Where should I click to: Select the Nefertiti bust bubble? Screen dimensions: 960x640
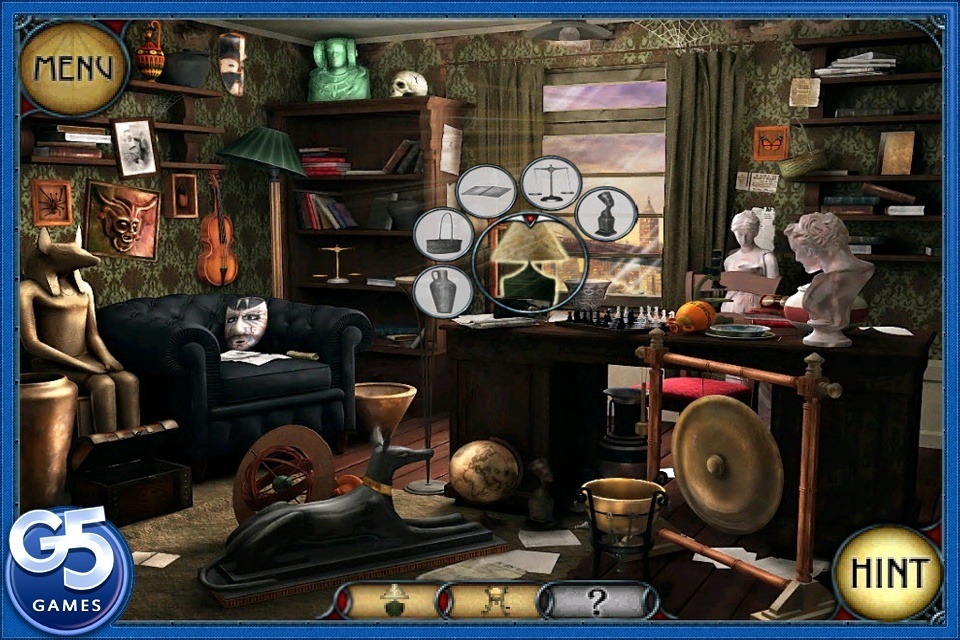click(606, 214)
